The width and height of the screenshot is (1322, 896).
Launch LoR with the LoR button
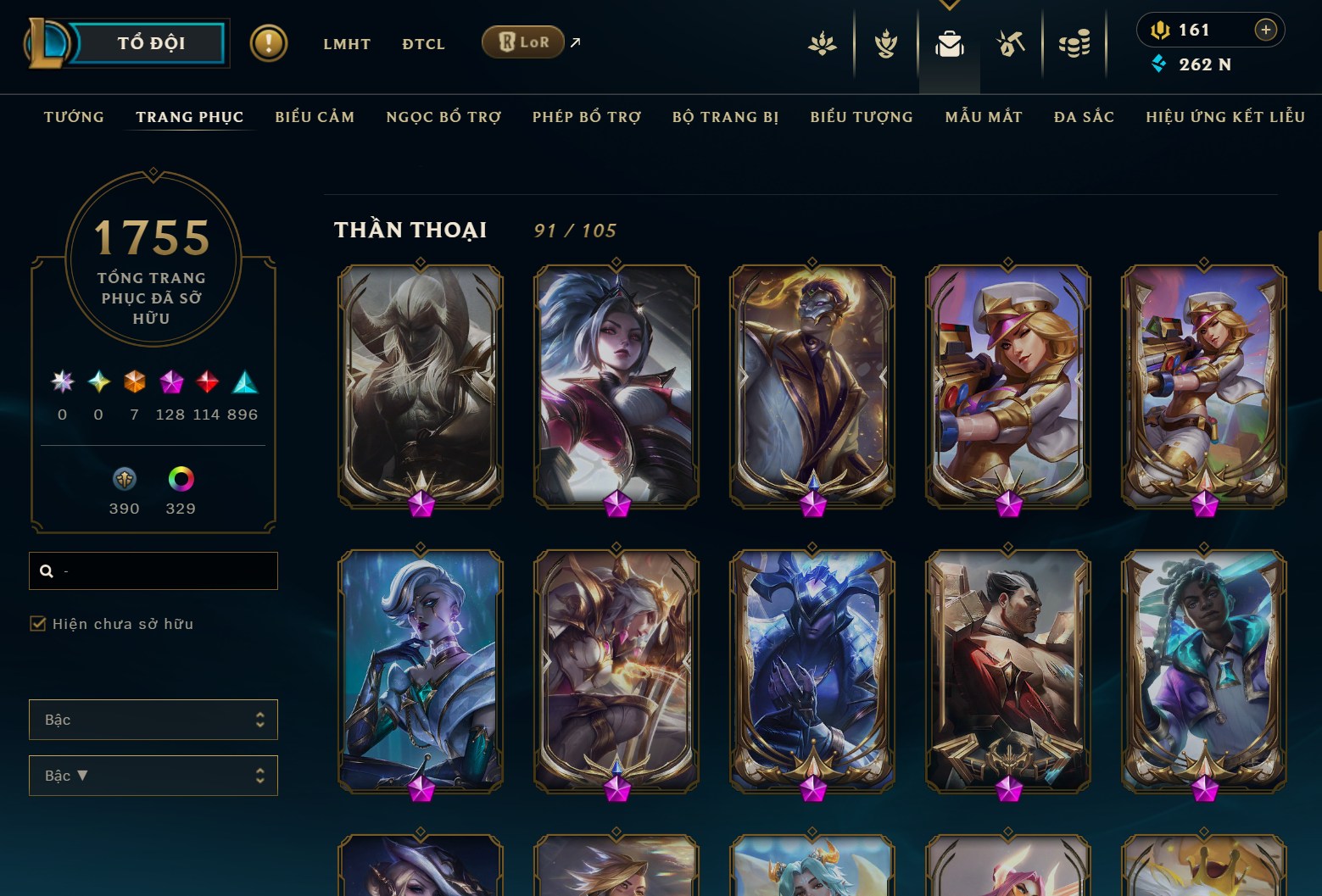pyautogui.click(x=523, y=42)
